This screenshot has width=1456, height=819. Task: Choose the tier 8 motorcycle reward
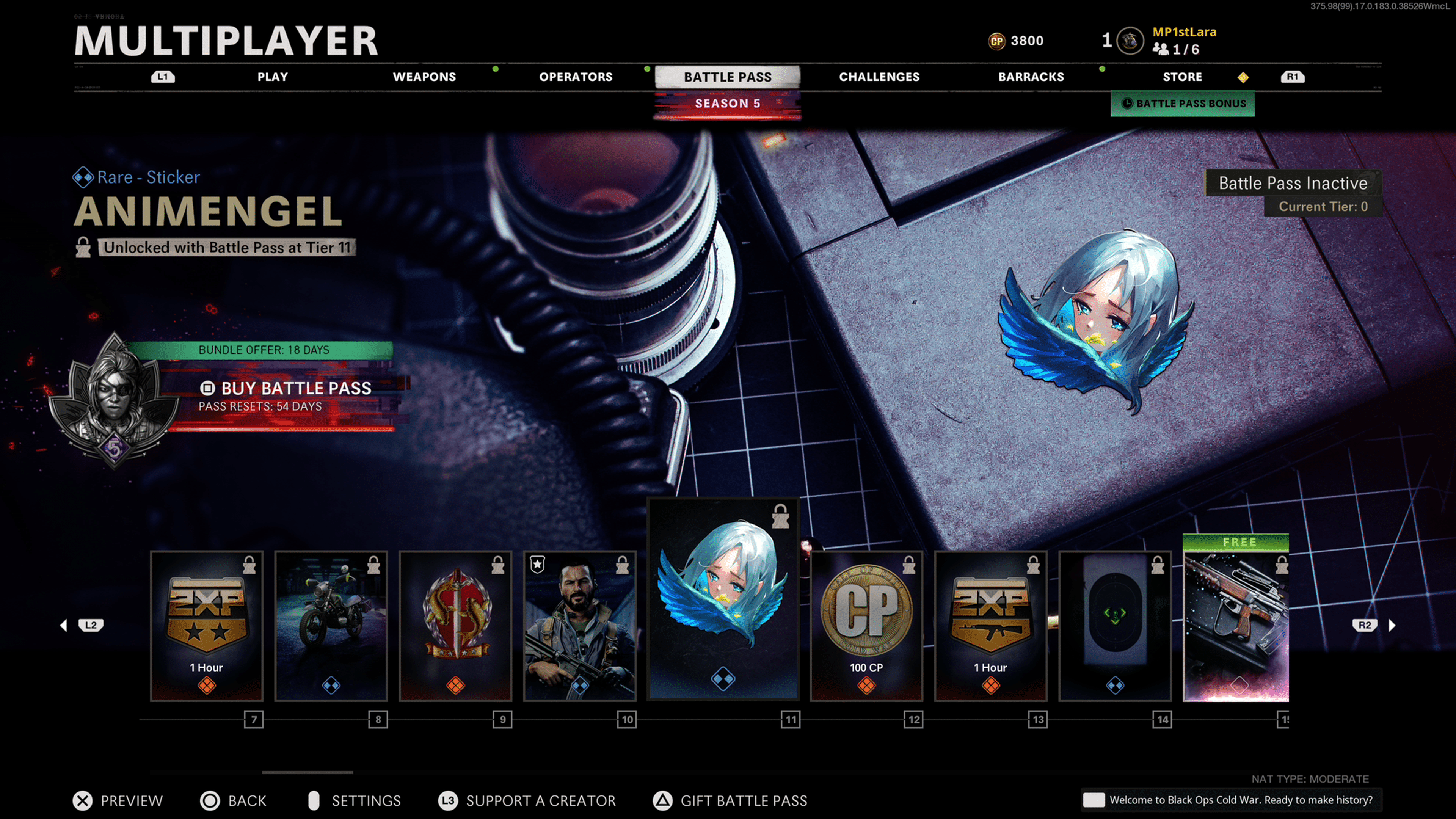[331, 626]
